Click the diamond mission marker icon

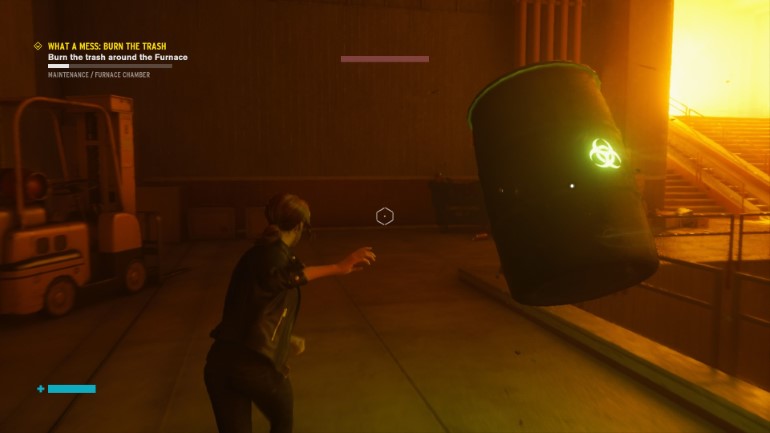pos(38,46)
